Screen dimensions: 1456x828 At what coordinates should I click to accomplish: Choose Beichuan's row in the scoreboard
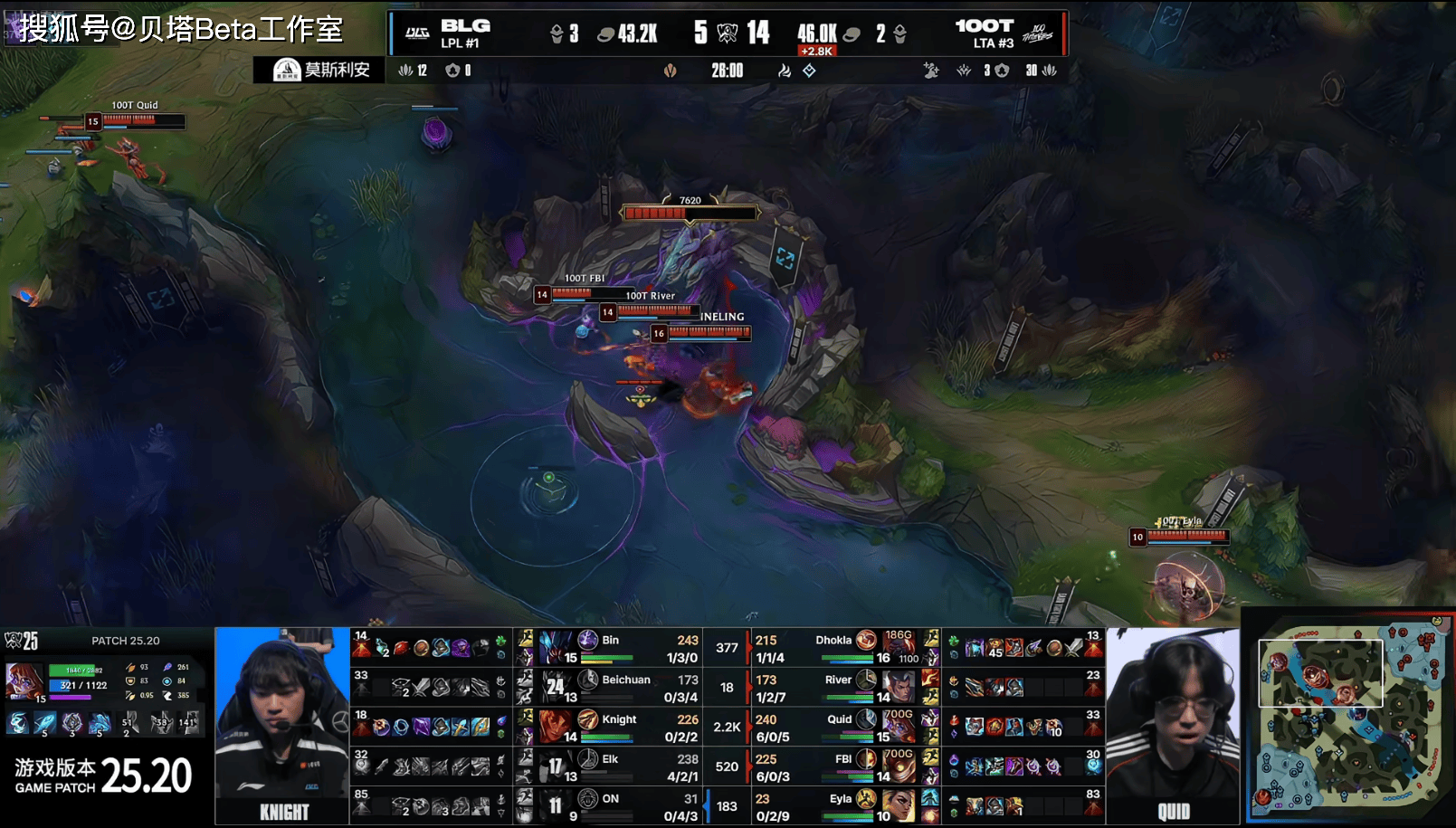click(615, 688)
